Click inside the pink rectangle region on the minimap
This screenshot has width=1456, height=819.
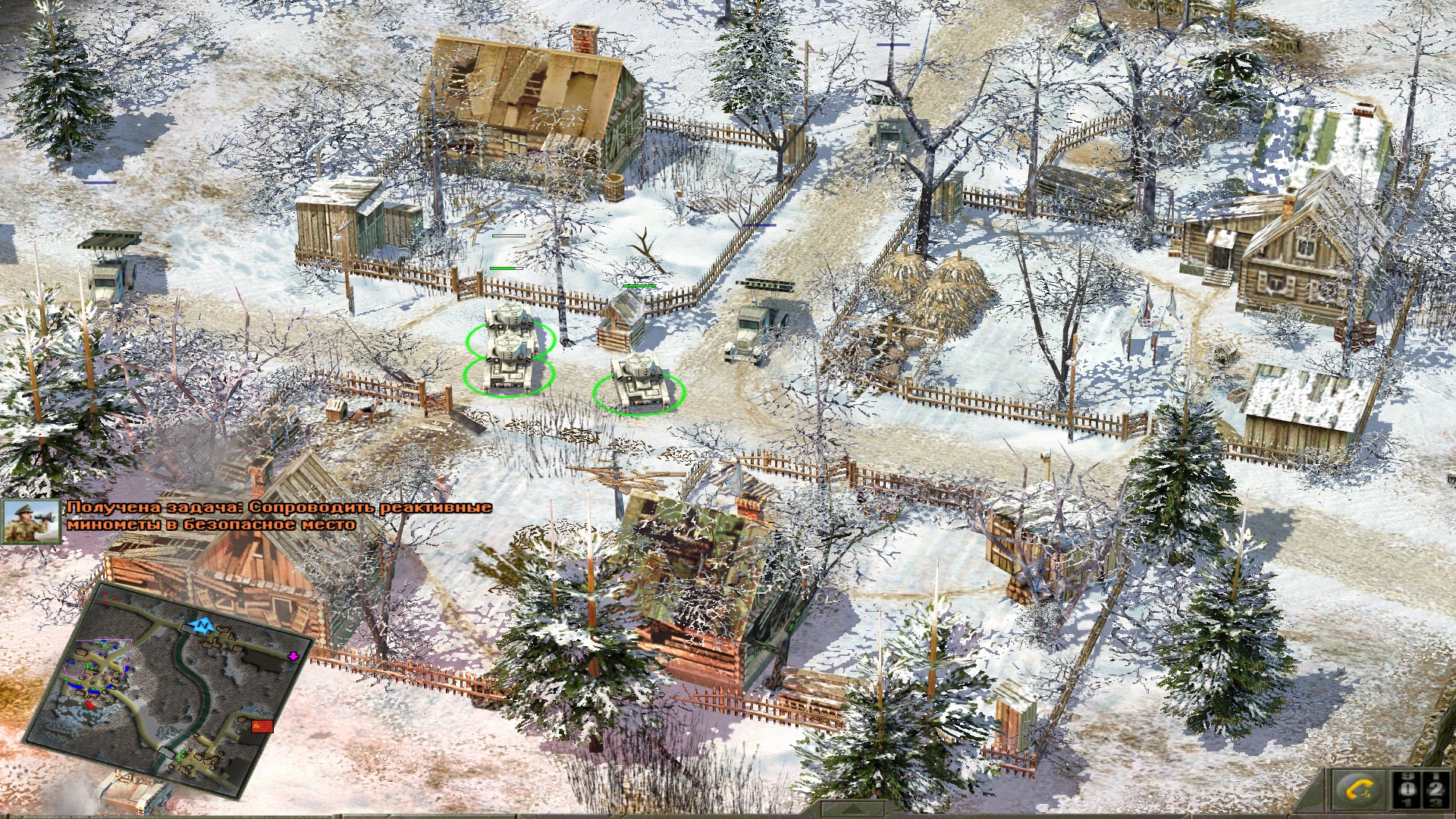tap(98, 658)
